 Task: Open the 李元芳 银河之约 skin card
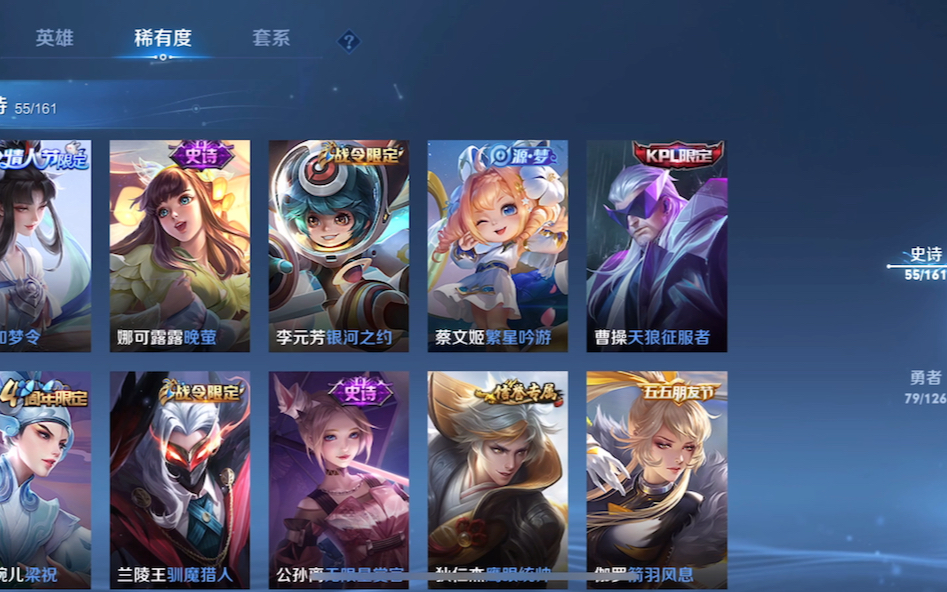click(x=338, y=245)
